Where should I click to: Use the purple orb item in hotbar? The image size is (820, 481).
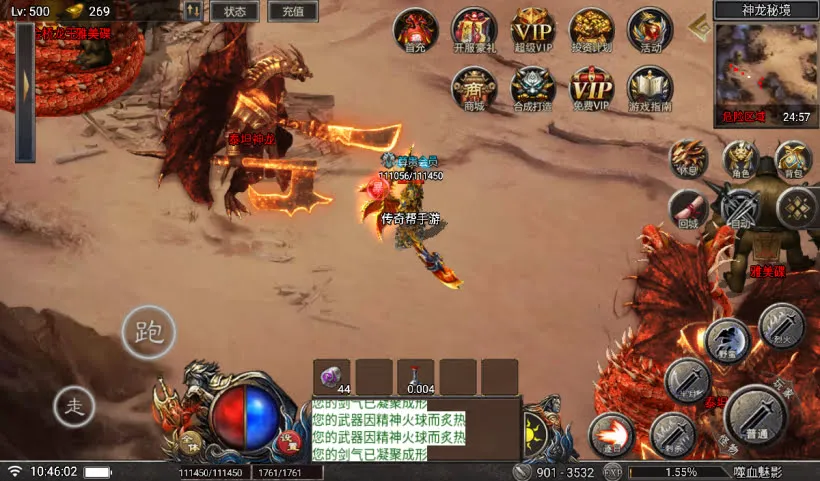(332, 377)
